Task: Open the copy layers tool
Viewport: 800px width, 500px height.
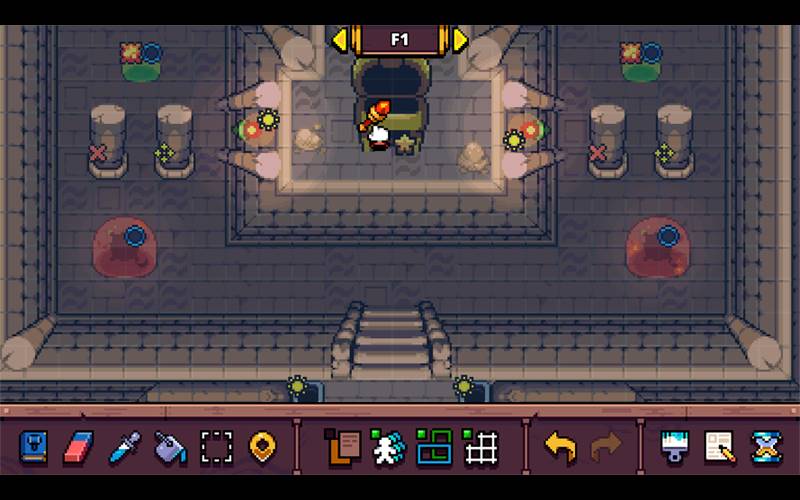Action: click(341, 448)
